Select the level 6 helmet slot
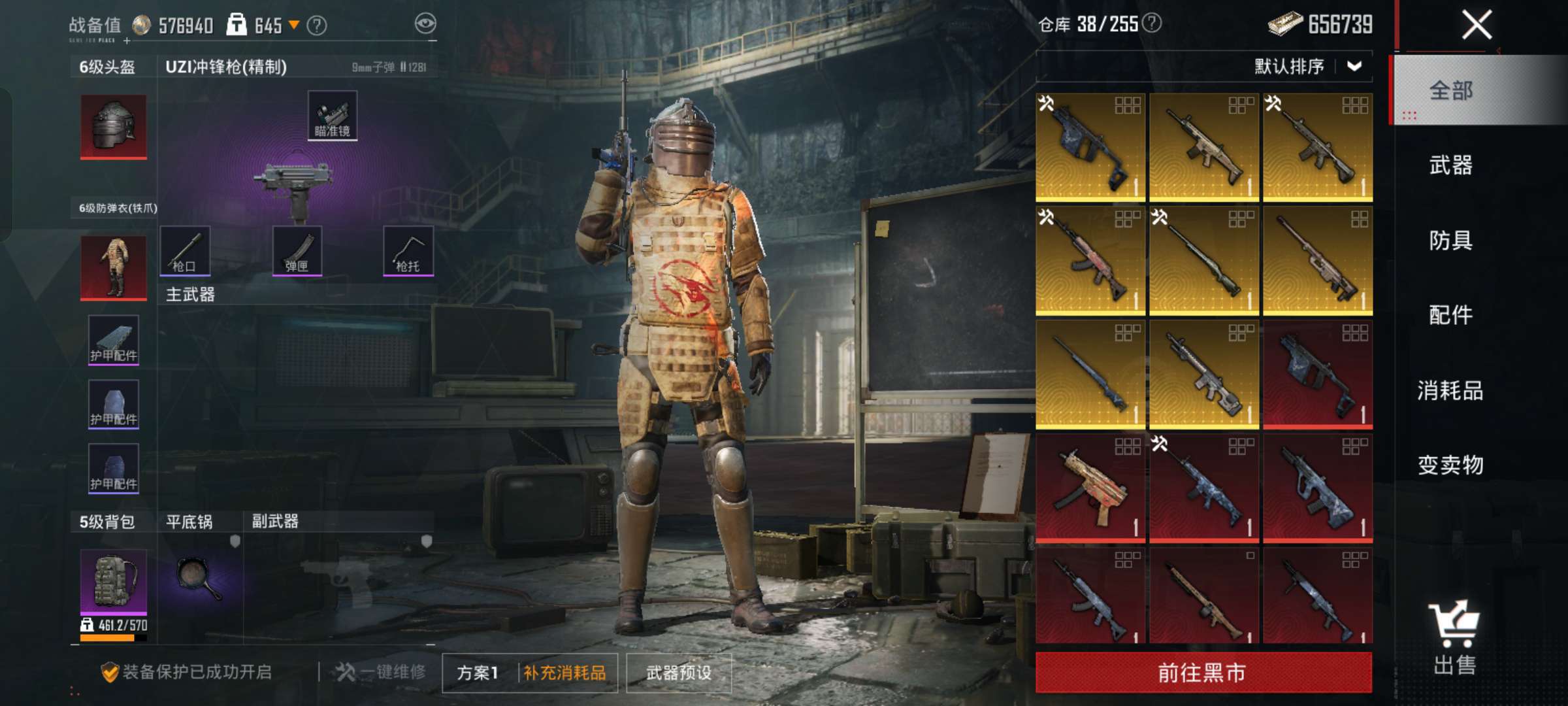1568x706 pixels. pos(114,126)
